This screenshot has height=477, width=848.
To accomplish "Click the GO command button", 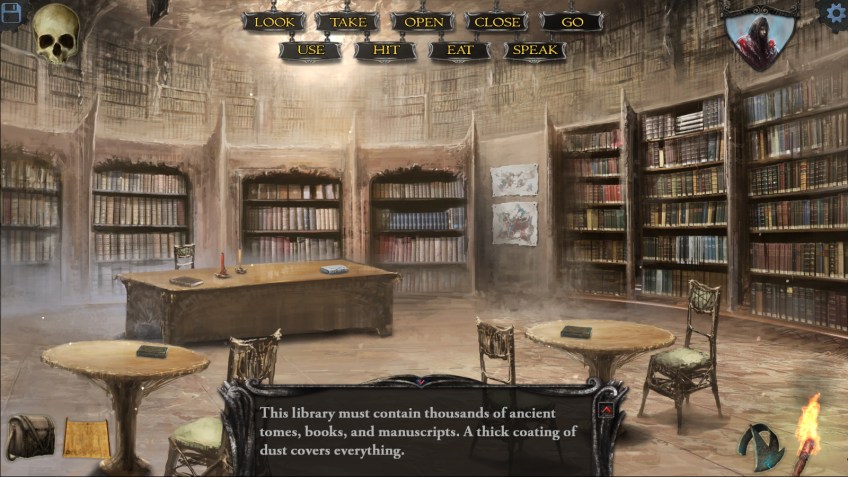I will 572,22.
